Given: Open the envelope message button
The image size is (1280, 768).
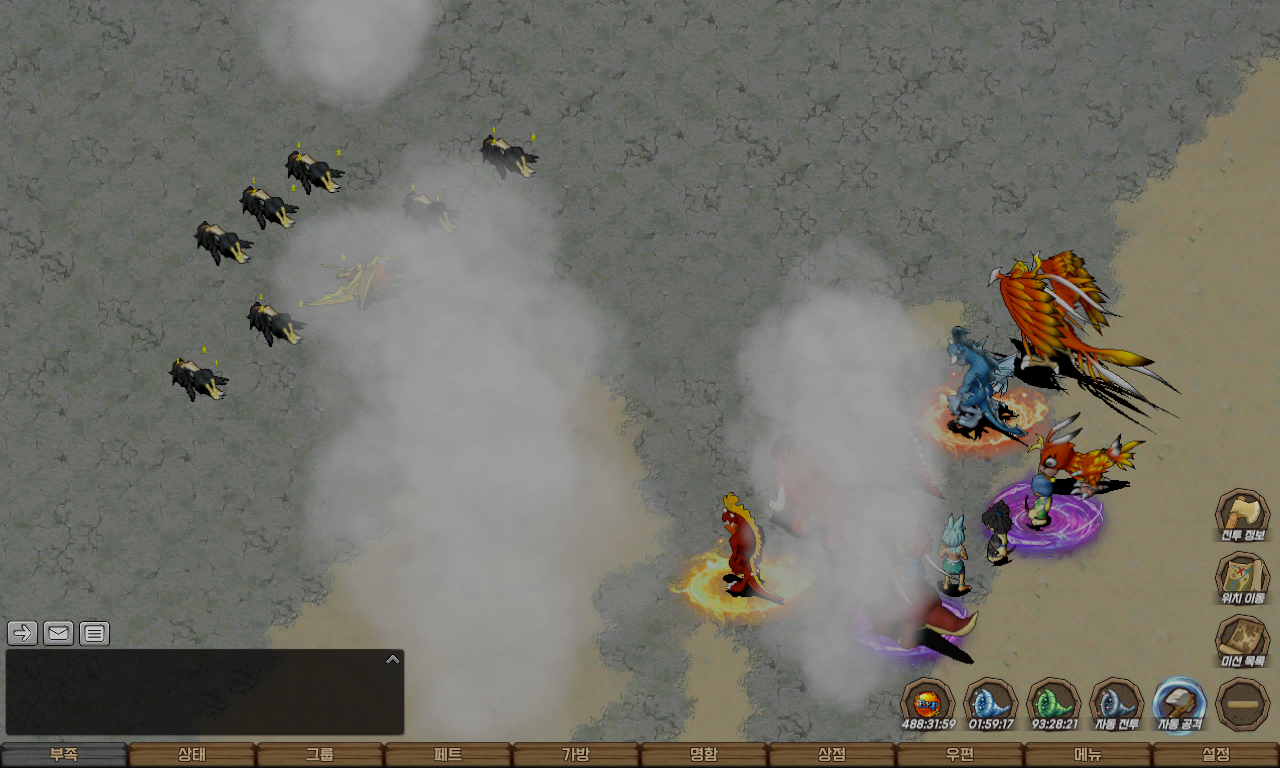Looking at the screenshot, I should pyautogui.click(x=58, y=633).
